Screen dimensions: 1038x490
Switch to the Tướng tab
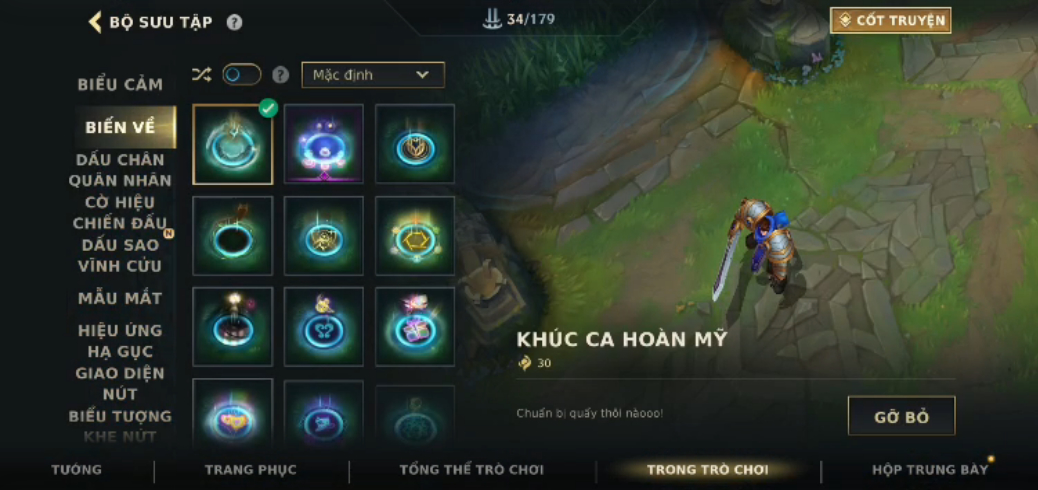tap(77, 470)
